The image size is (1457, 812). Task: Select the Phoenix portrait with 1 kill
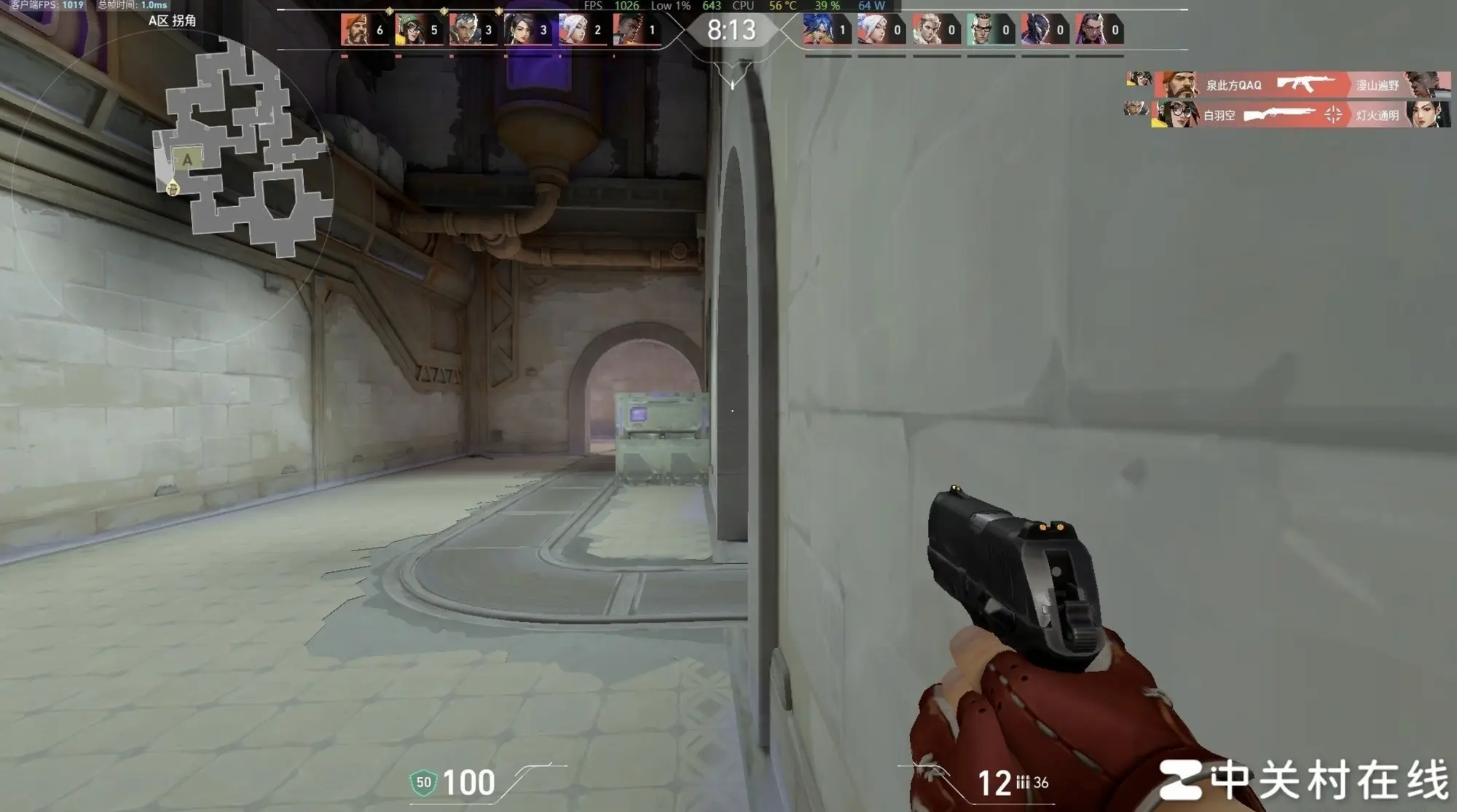(627, 30)
